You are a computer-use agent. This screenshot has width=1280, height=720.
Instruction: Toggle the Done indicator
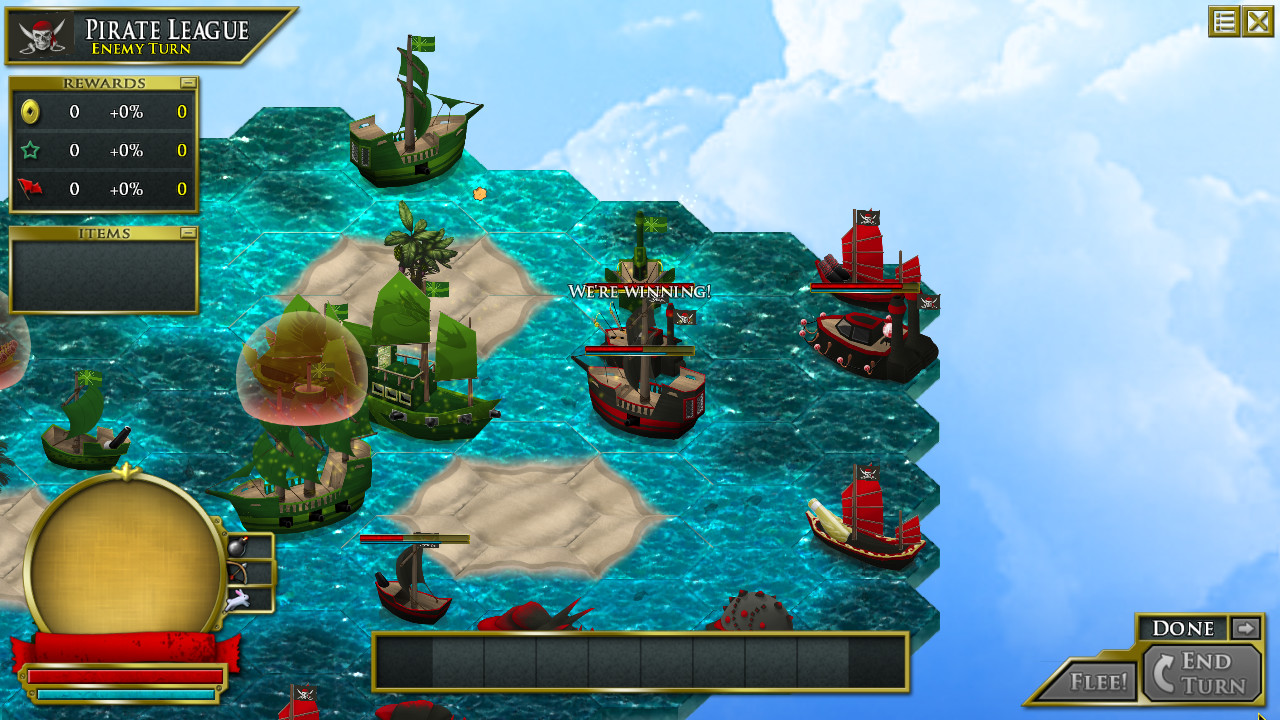(1184, 629)
